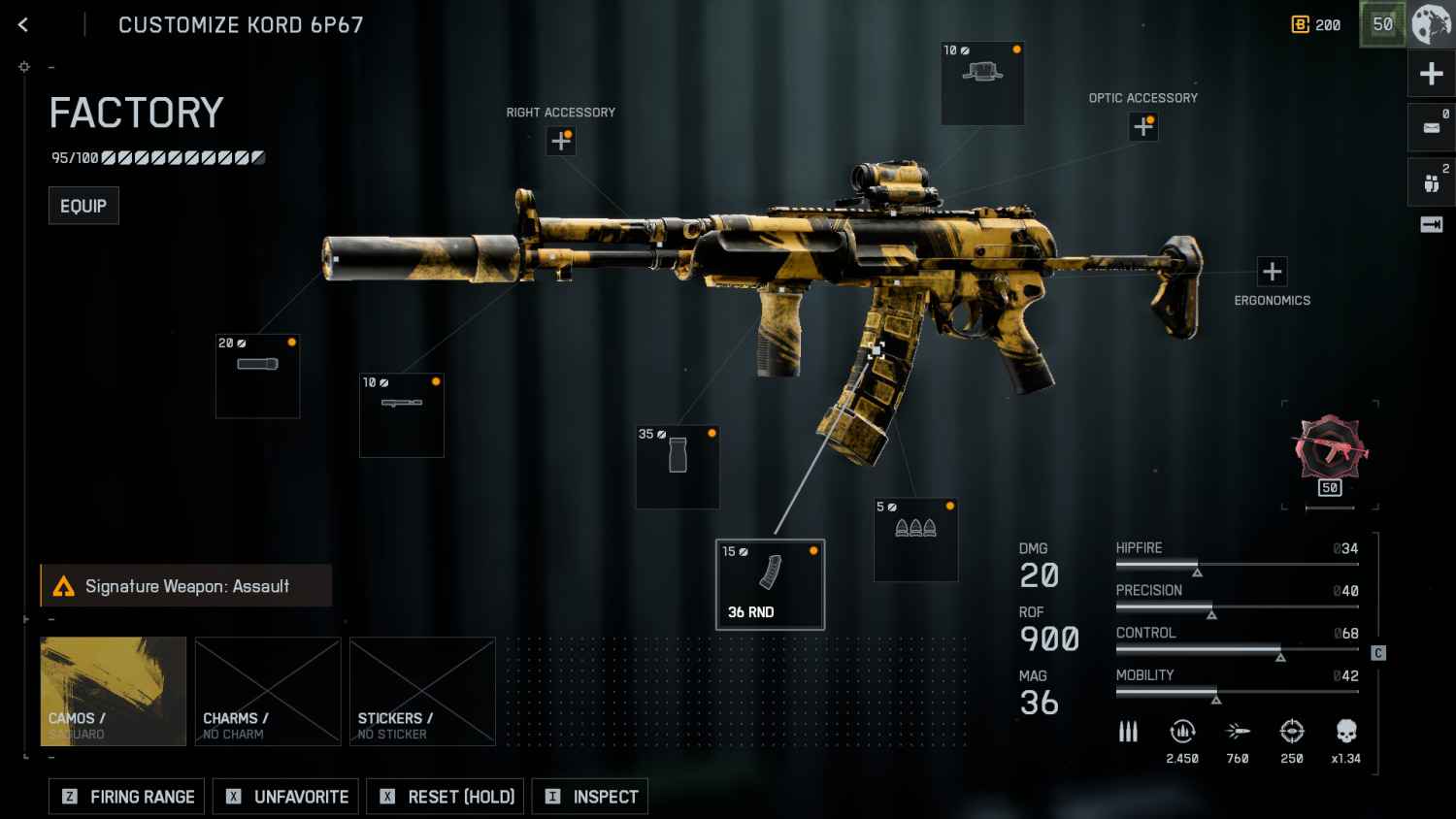Image resolution: width=1456 pixels, height=819 pixels.
Task: Open the Optic Accessory attachment slot
Action: [x=1143, y=126]
